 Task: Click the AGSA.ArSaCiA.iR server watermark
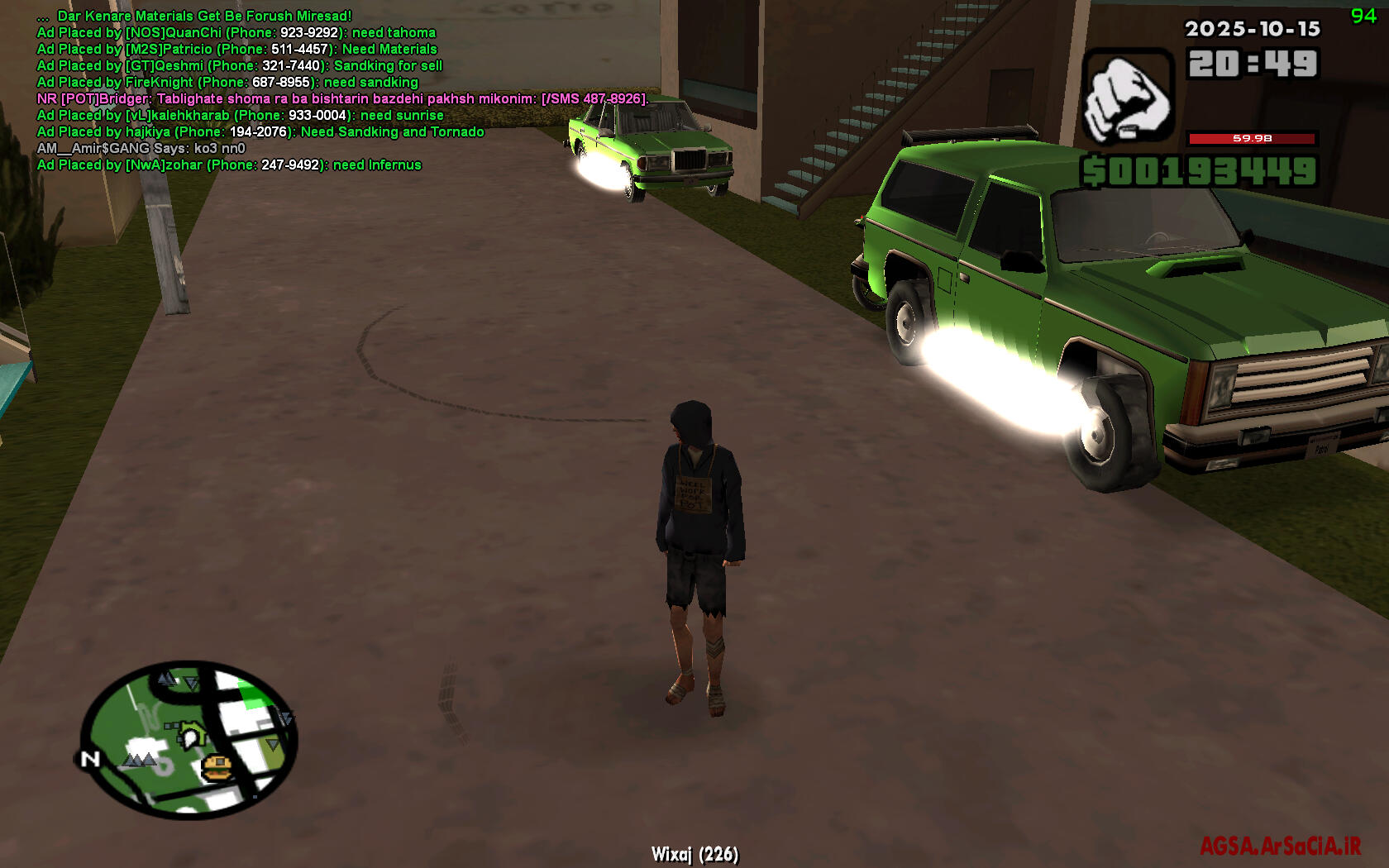(x=1280, y=847)
